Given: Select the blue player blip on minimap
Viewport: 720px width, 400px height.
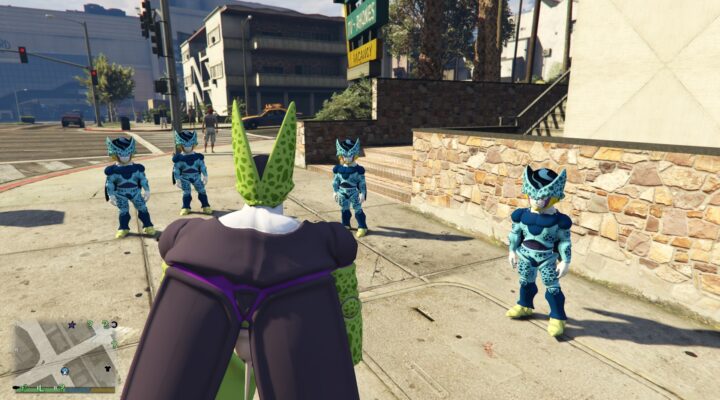Looking at the screenshot, I should pyautogui.click(x=65, y=370).
